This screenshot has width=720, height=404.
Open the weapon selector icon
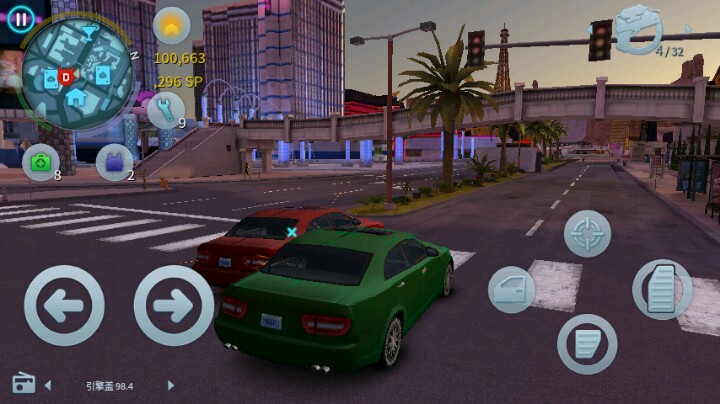tap(640, 28)
